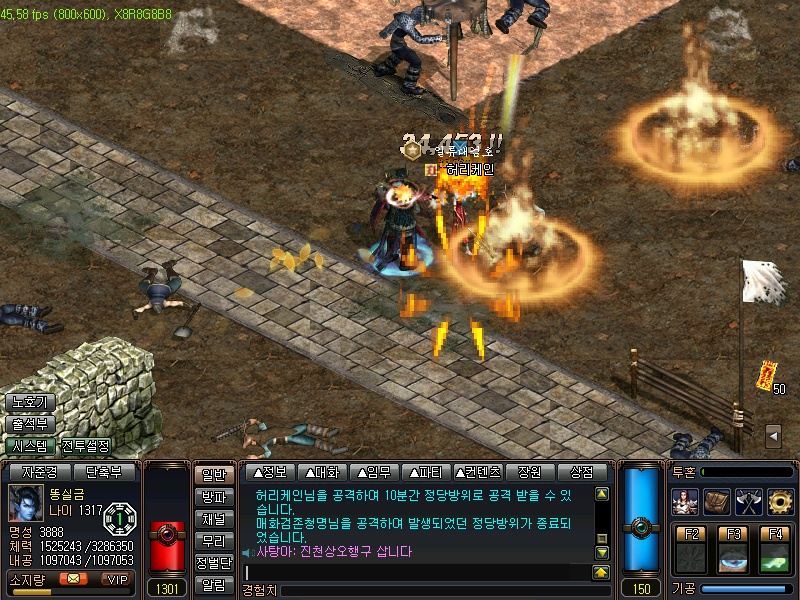
Task: Open the mail envelope icon
Action: click(x=73, y=578)
